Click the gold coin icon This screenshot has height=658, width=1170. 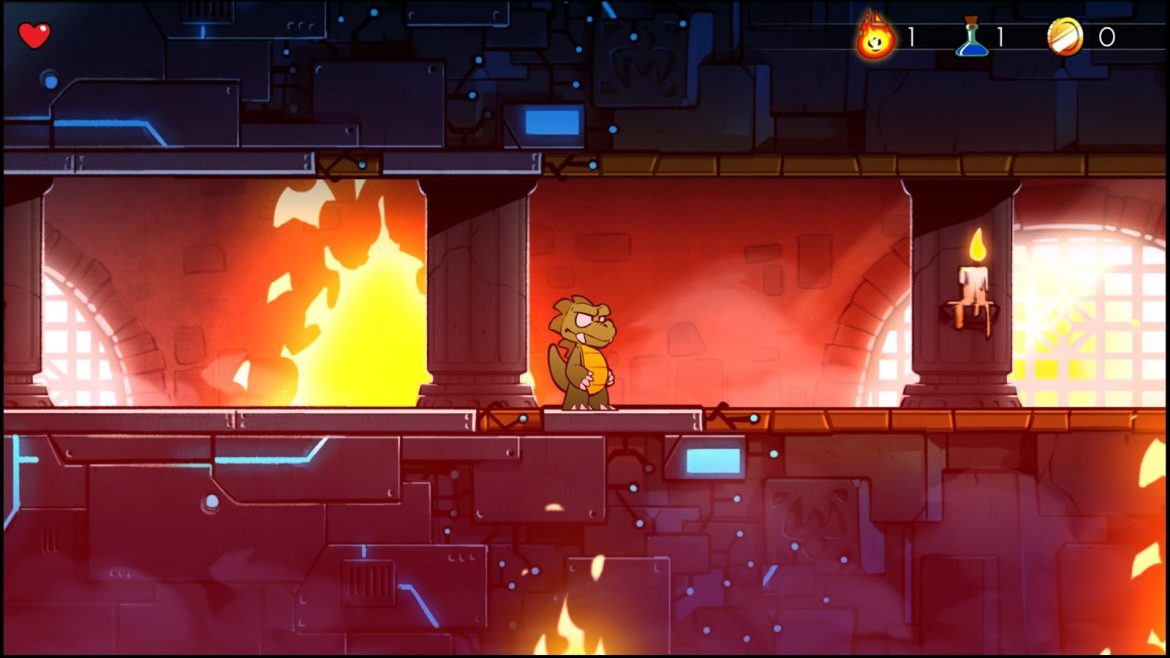[x=1064, y=37]
